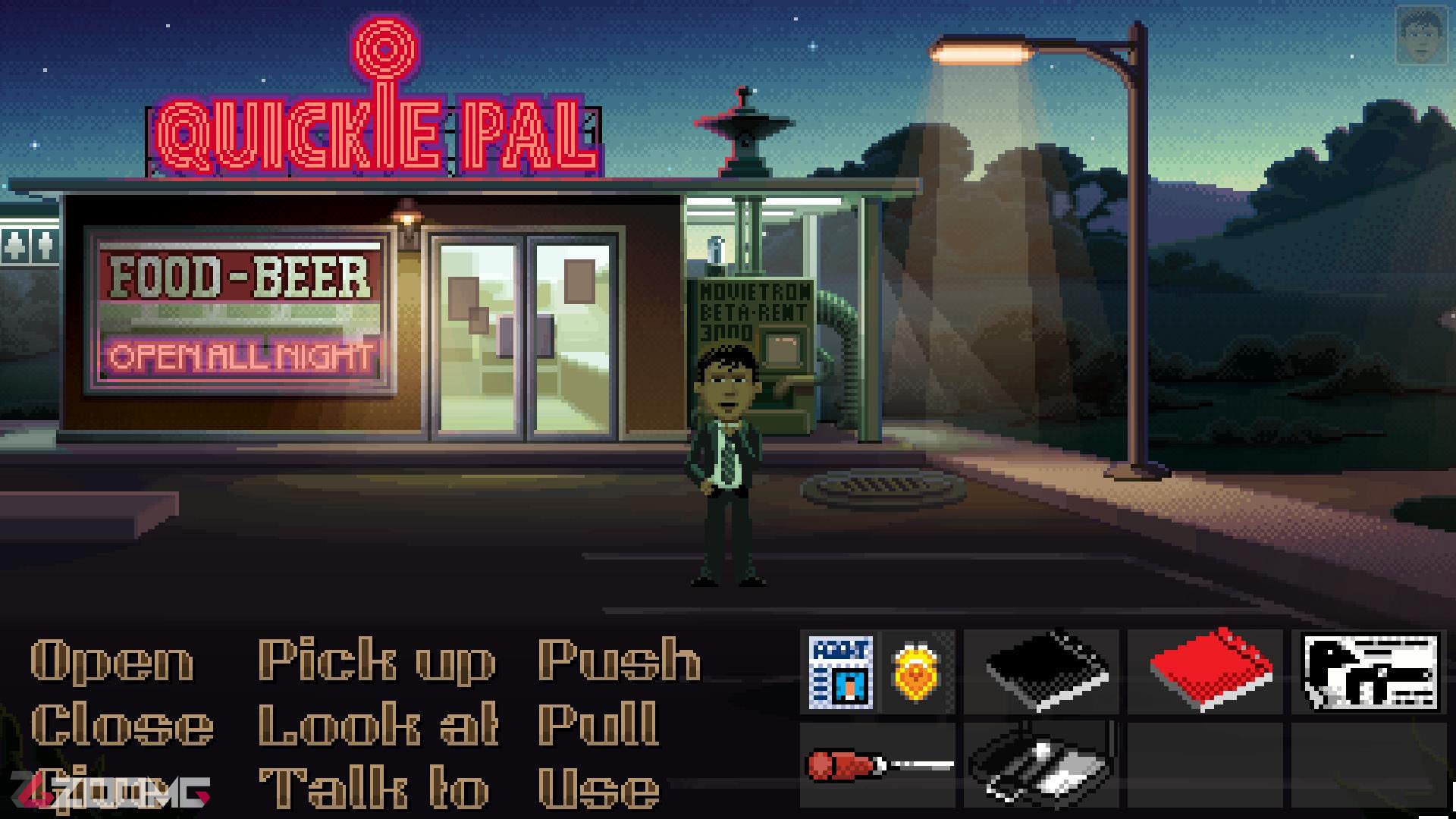
Task: Choose the Pull verb
Action: pyautogui.click(x=598, y=725)
